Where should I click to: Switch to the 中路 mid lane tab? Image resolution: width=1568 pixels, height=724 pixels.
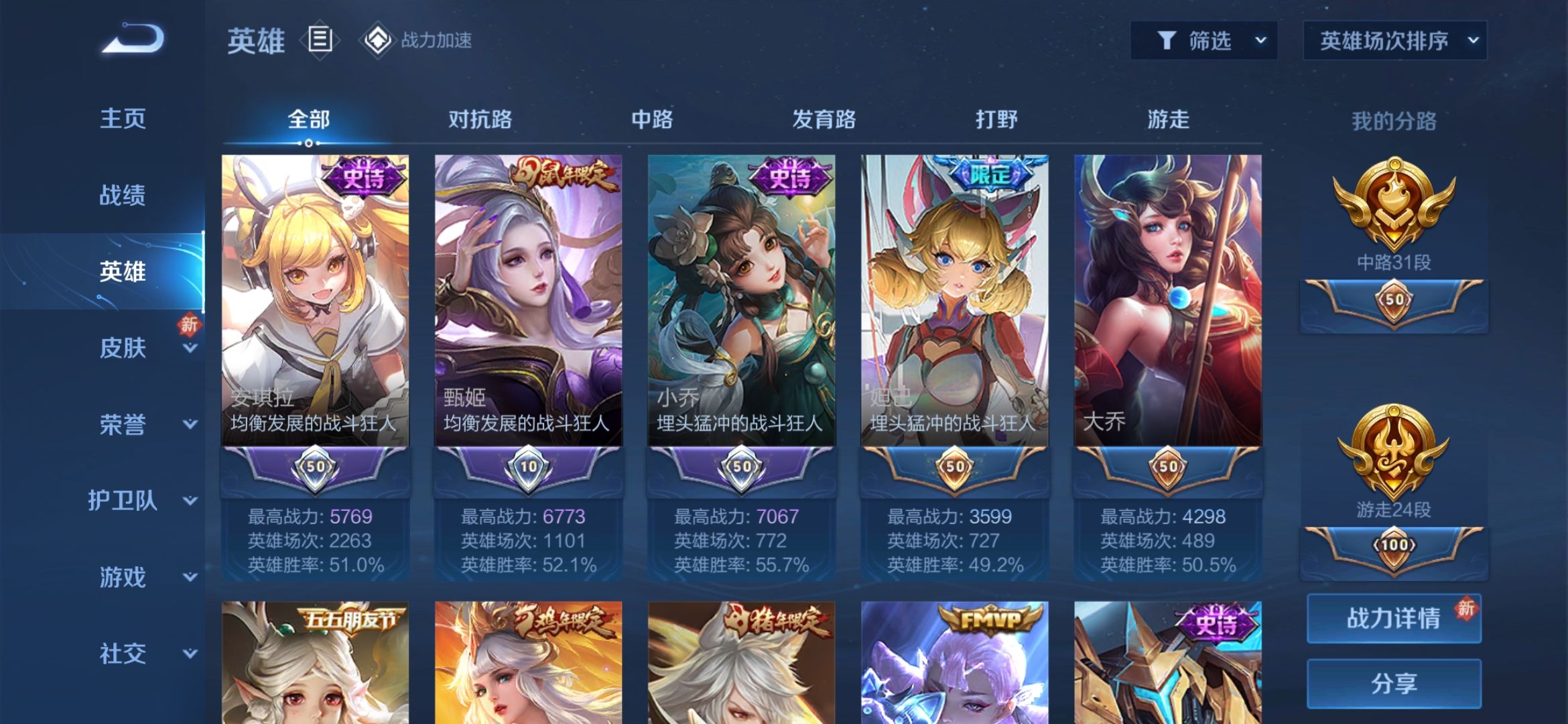pyautogui.click(x=652, y=120)
